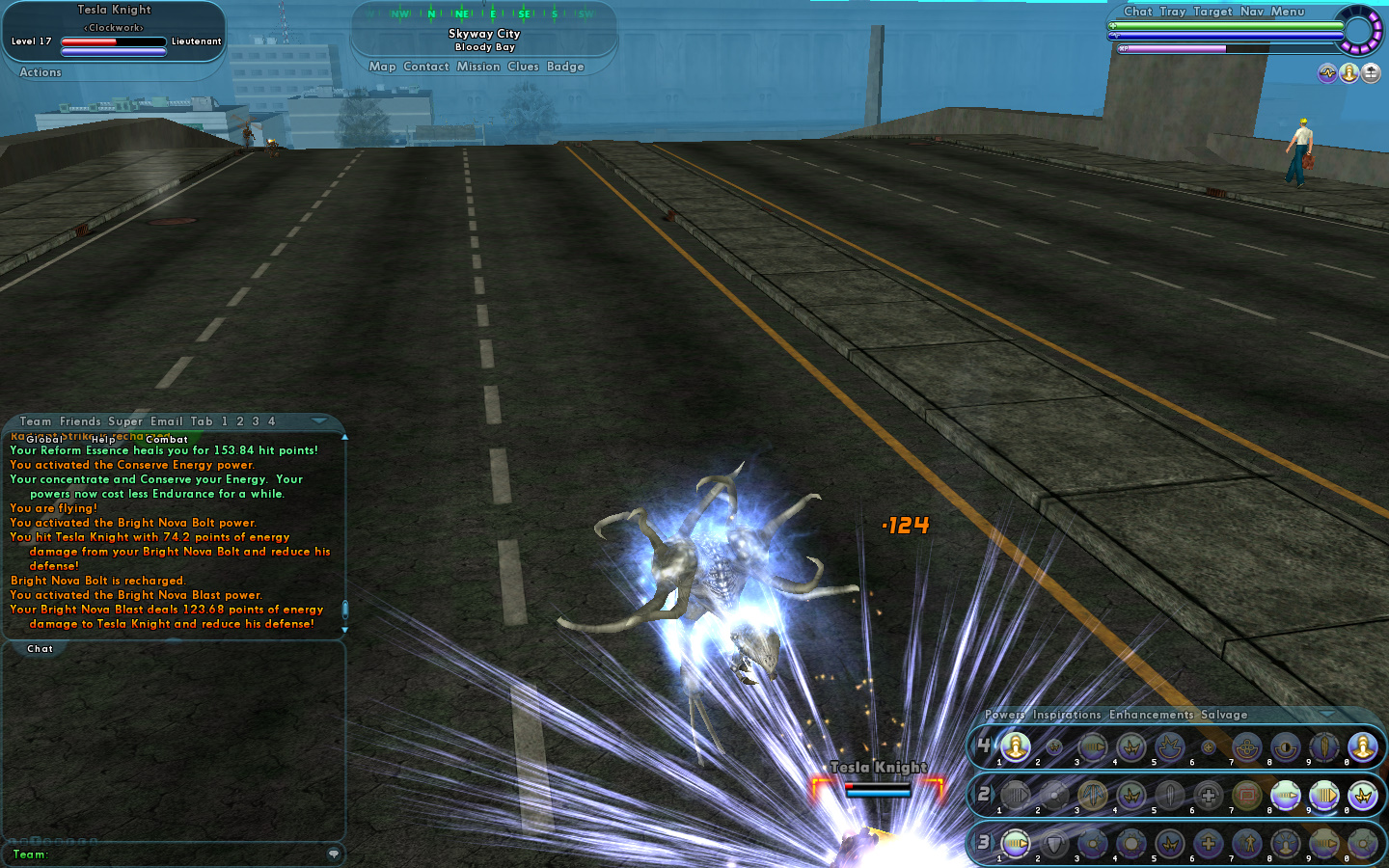The image size is (1389, 868).
Task: Open the Map window
Action: coord(382,67)
